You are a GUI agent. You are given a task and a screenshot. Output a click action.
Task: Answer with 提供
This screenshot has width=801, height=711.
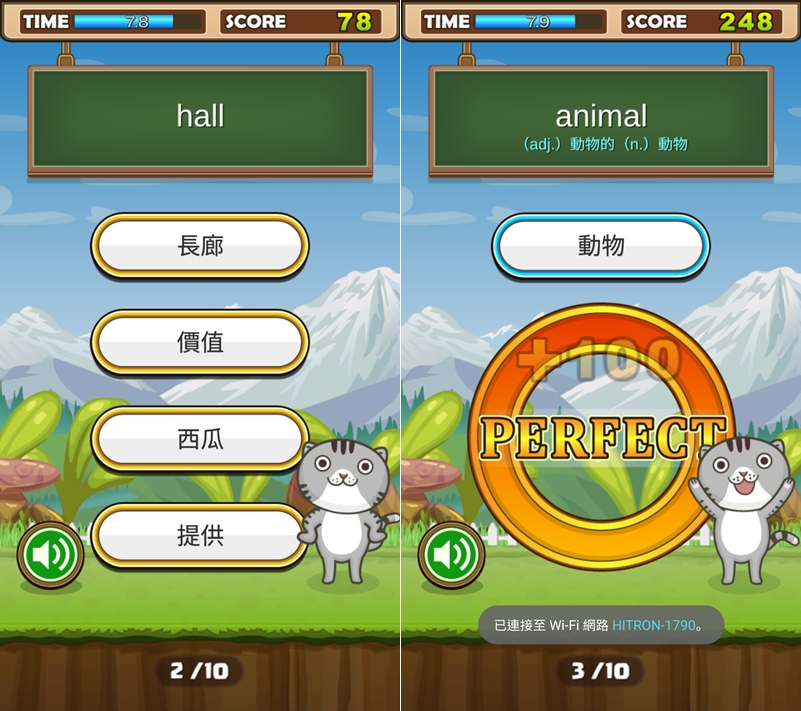pos(200,536)
